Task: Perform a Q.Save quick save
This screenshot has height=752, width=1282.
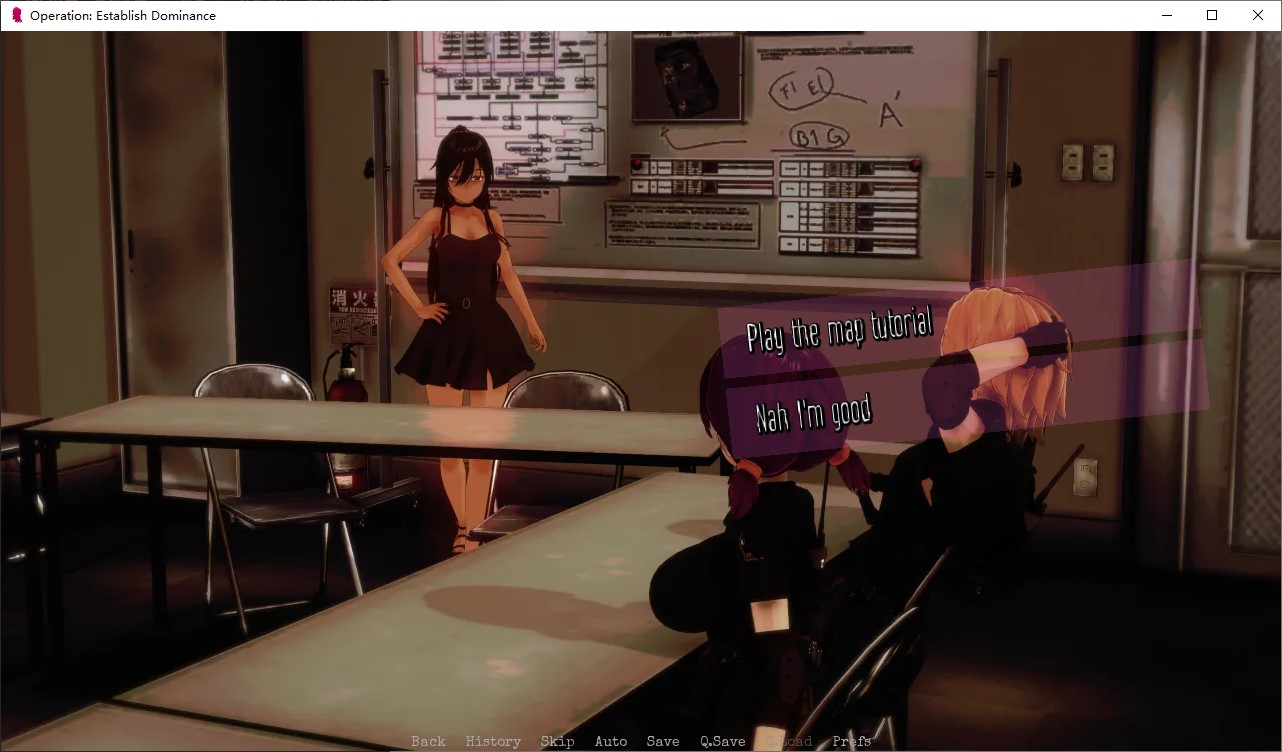Action: point(722,741)
